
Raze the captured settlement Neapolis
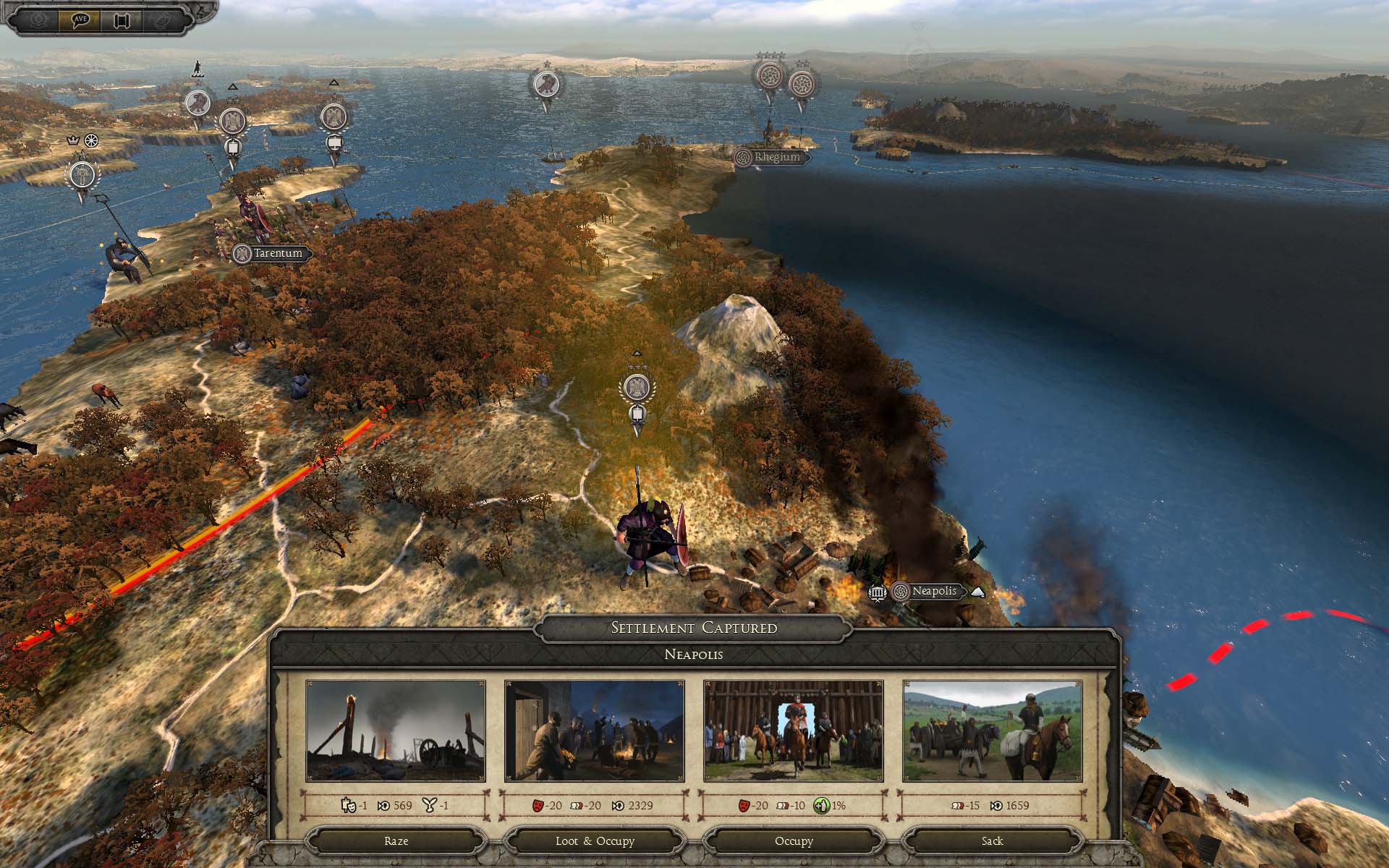tap(396, 841)
